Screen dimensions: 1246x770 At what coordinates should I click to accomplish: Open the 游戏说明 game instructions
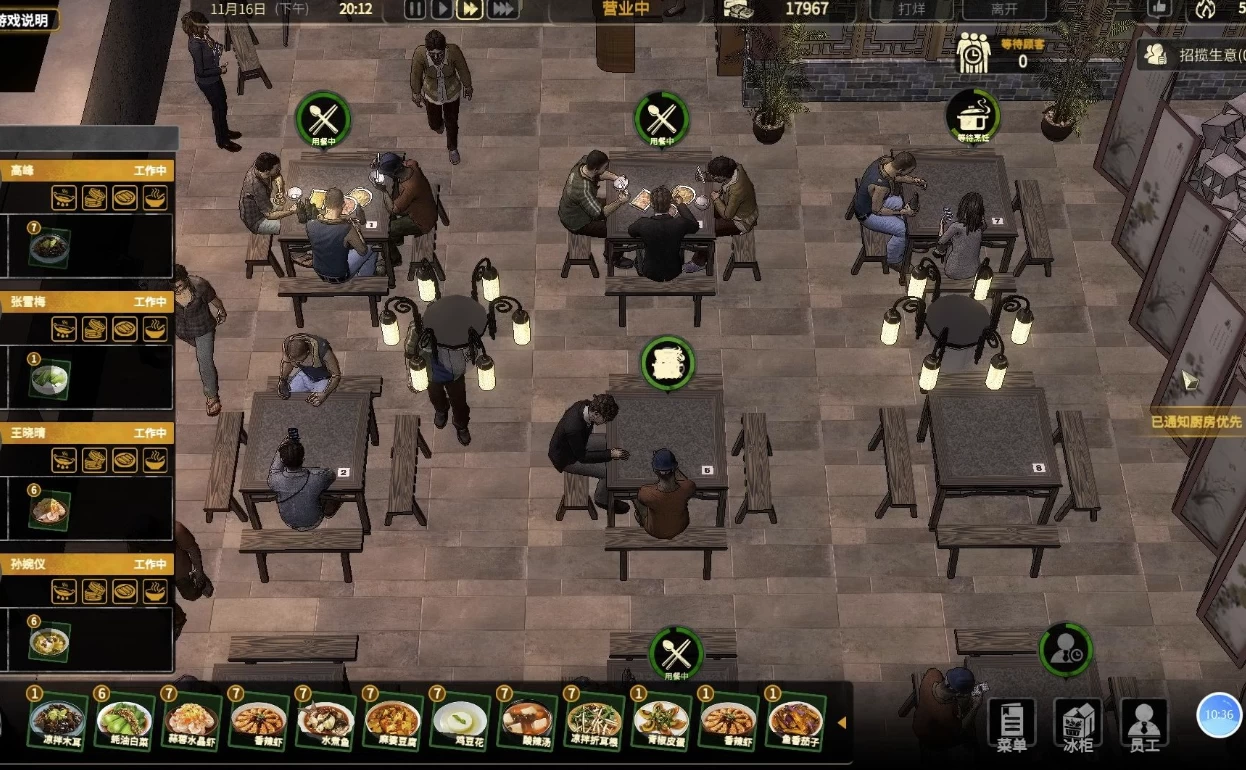pyautogui.click(x=26, y=20)
